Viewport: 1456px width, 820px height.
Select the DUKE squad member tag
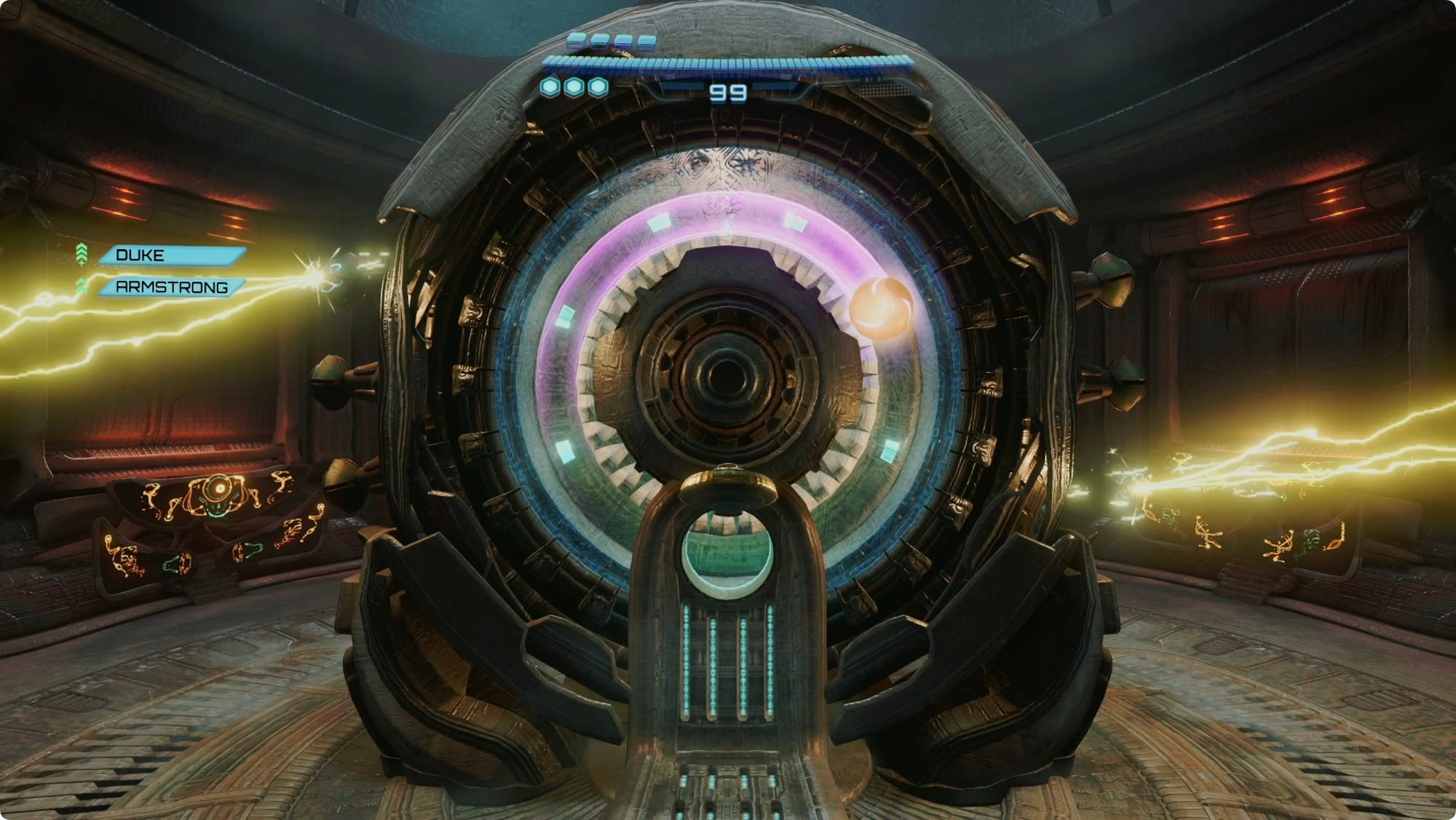[x=171, y=255]
